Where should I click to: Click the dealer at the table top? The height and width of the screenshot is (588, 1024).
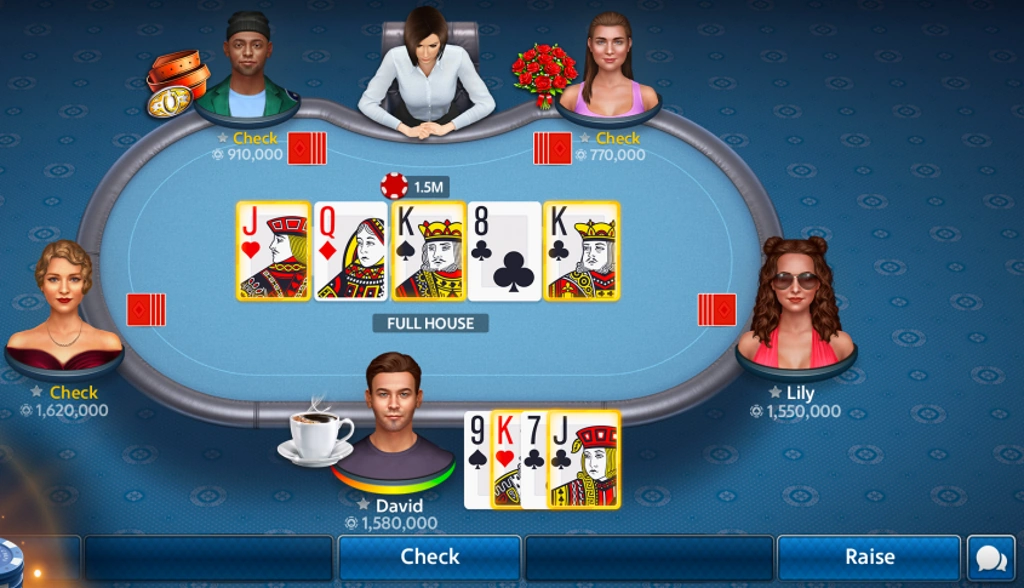426,72
